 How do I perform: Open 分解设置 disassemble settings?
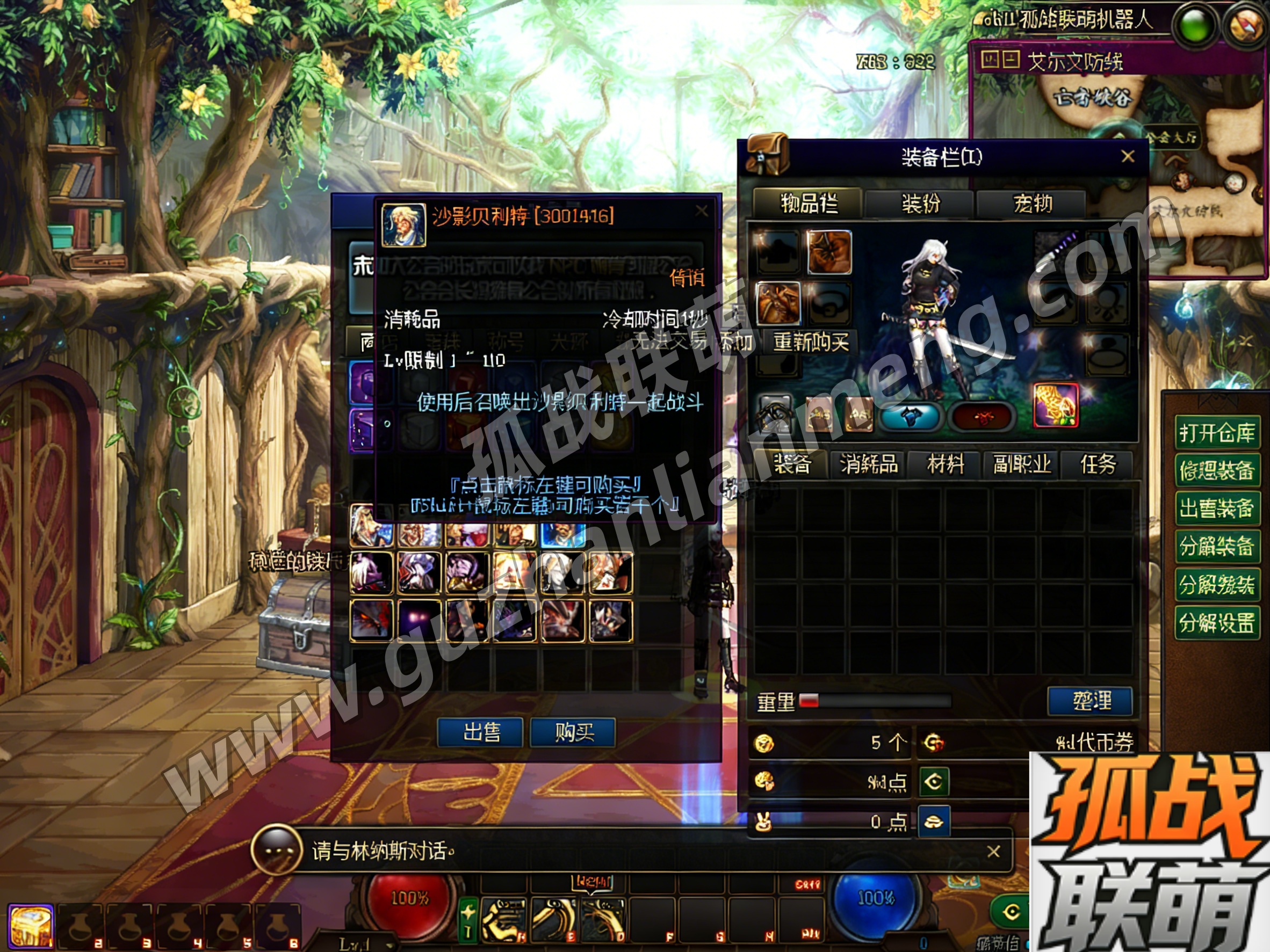(x=1217, y=621)
